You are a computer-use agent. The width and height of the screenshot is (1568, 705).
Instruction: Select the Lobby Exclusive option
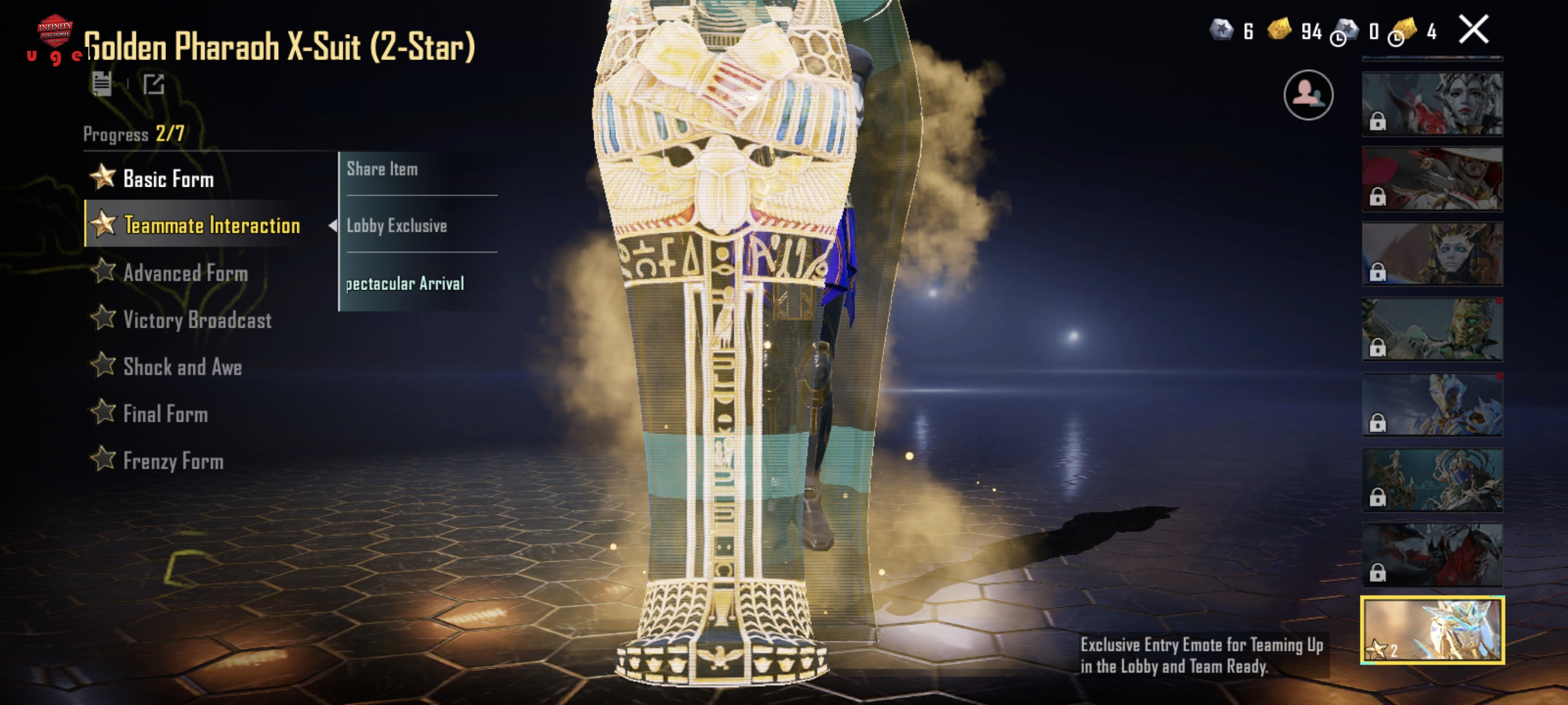(x=397, y=226)
